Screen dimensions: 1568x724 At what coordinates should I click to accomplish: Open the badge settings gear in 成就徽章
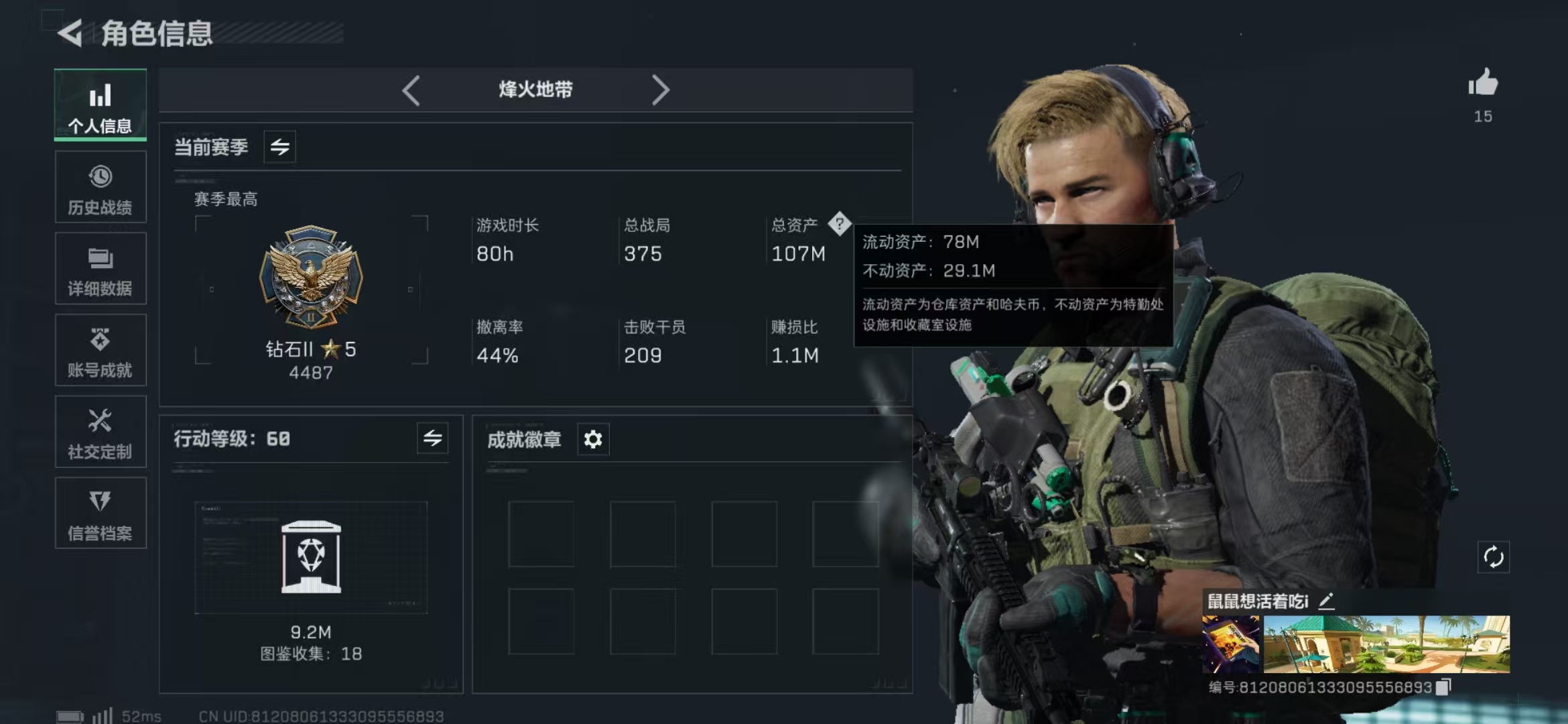(x=592, y=439)
